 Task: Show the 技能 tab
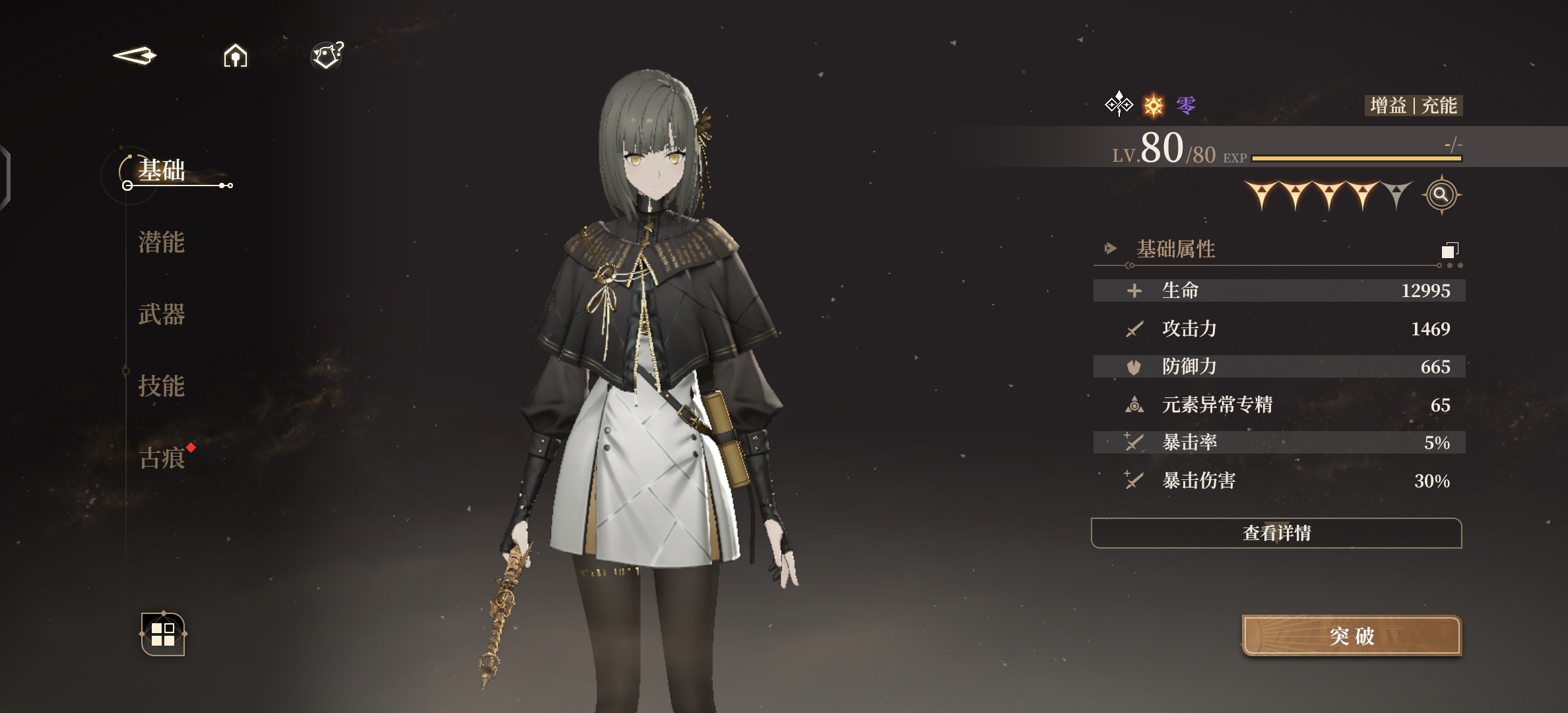click(x=162, y=386)
